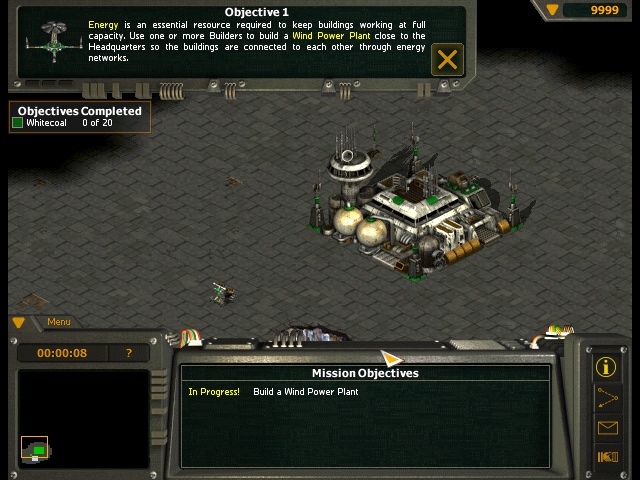This screenshot has height=480, width=640.
Task: Click the minimap display
Action: tap(84, 418)
